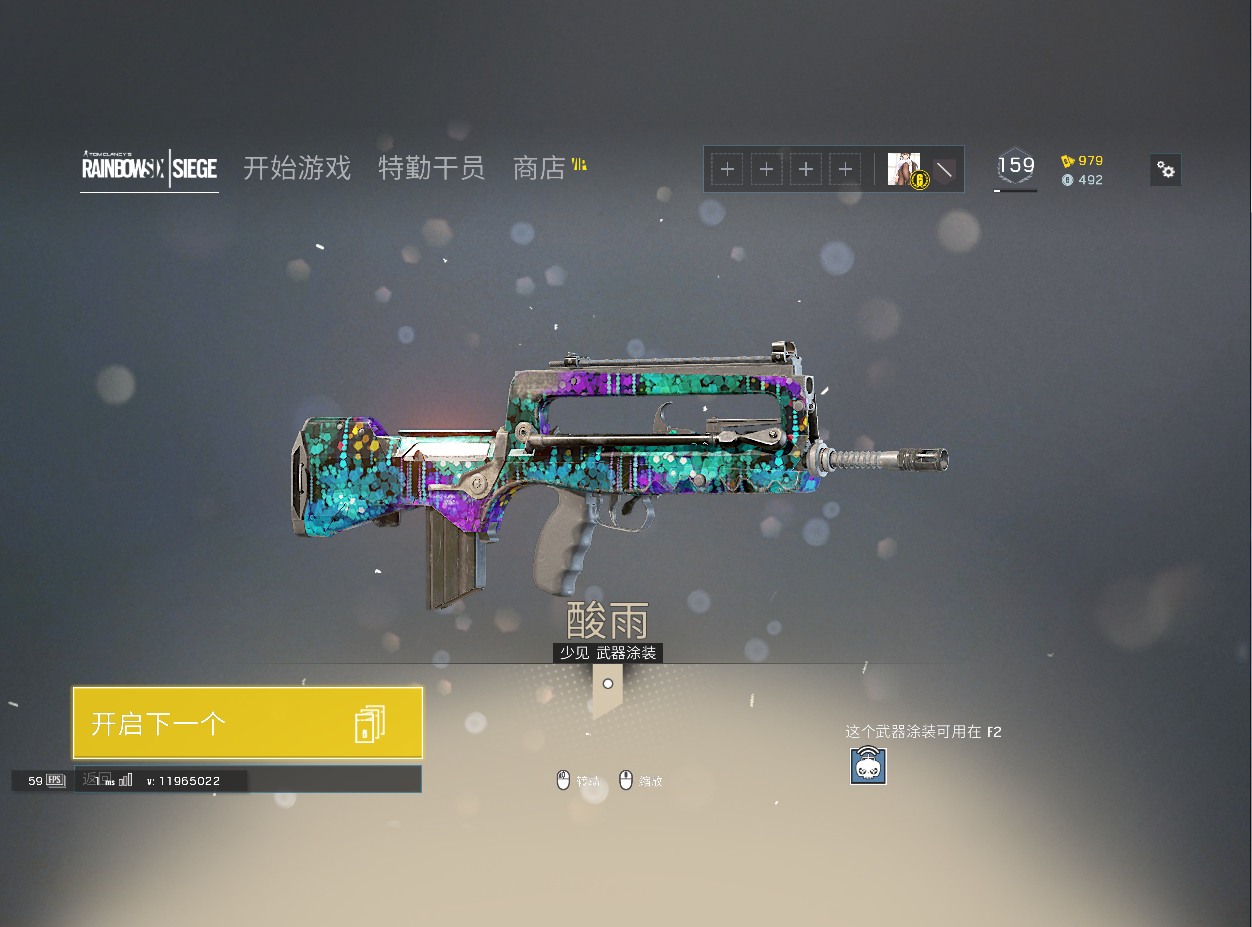Image resolution: width=1252 pixels, height=927 pixels.
Task: Go to the 商店 shop tab
Action: point(540,168)
